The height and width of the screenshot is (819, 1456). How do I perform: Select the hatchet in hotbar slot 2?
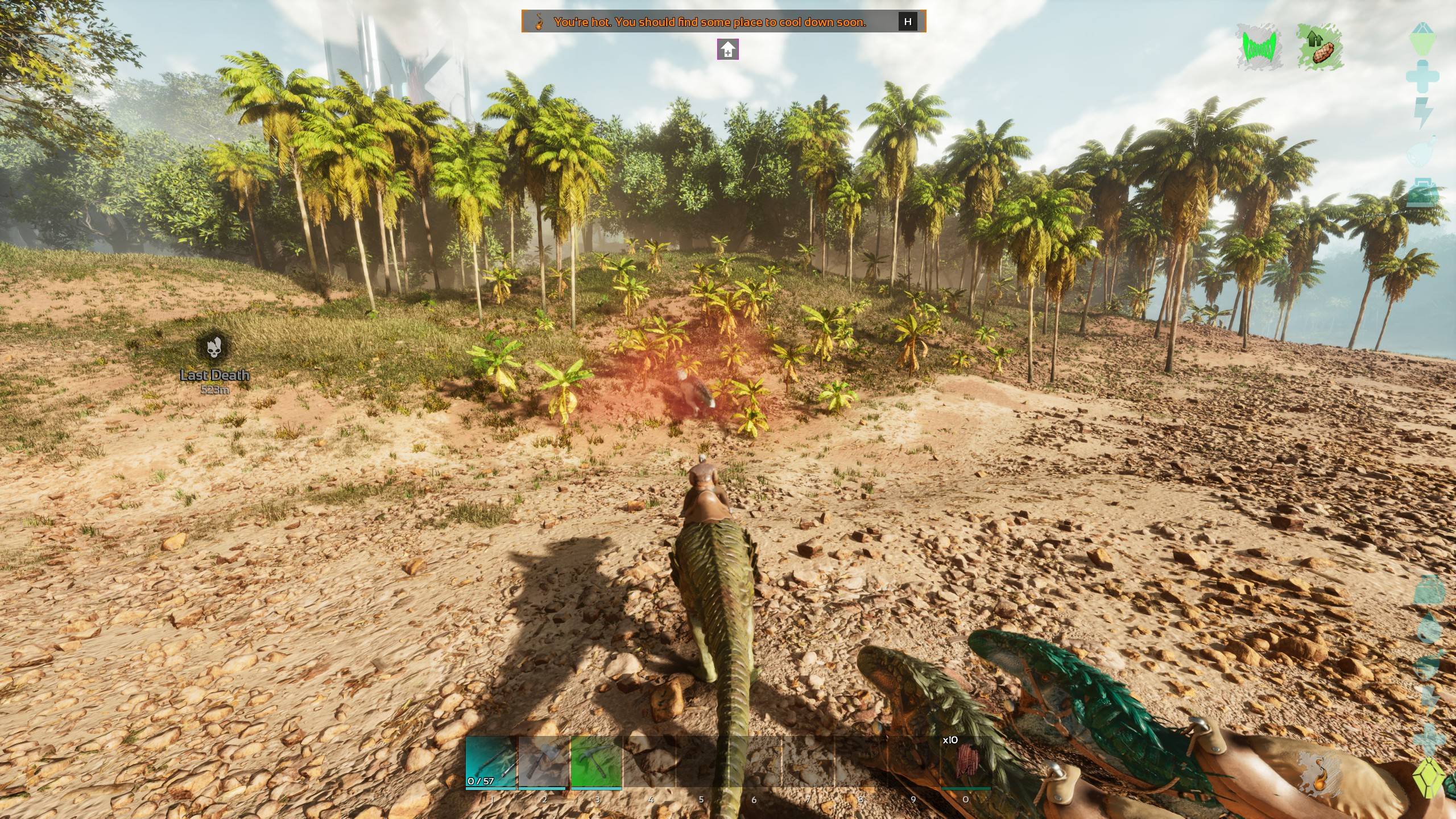point(544,762)
